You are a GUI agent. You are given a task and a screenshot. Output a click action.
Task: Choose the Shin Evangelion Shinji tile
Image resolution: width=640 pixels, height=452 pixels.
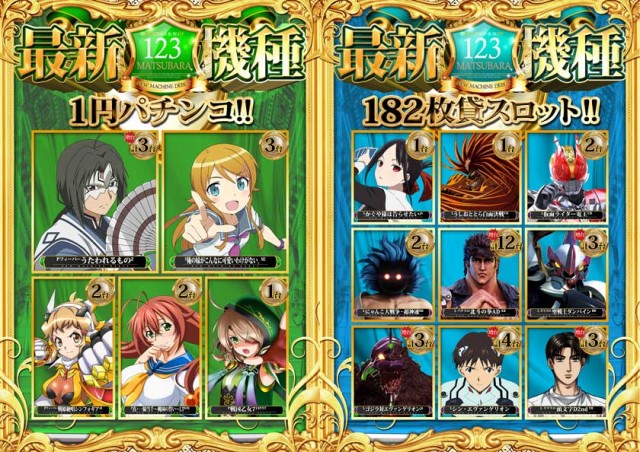[479, 366]
